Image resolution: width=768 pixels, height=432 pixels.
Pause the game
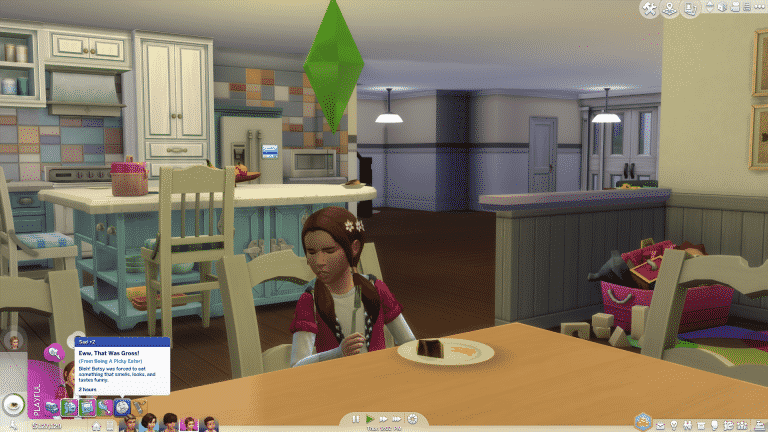click(354, 419)
